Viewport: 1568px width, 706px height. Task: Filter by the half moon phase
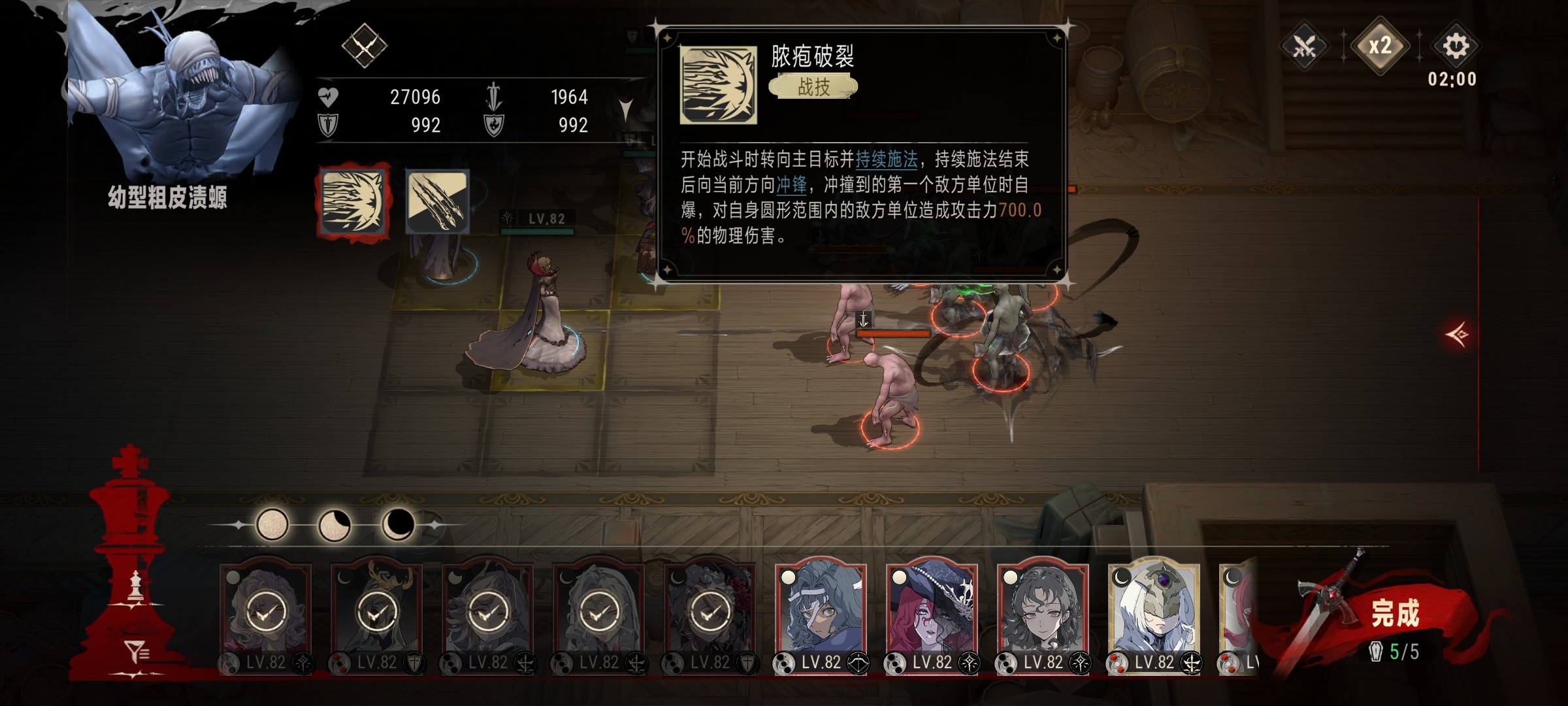(334, 524)
